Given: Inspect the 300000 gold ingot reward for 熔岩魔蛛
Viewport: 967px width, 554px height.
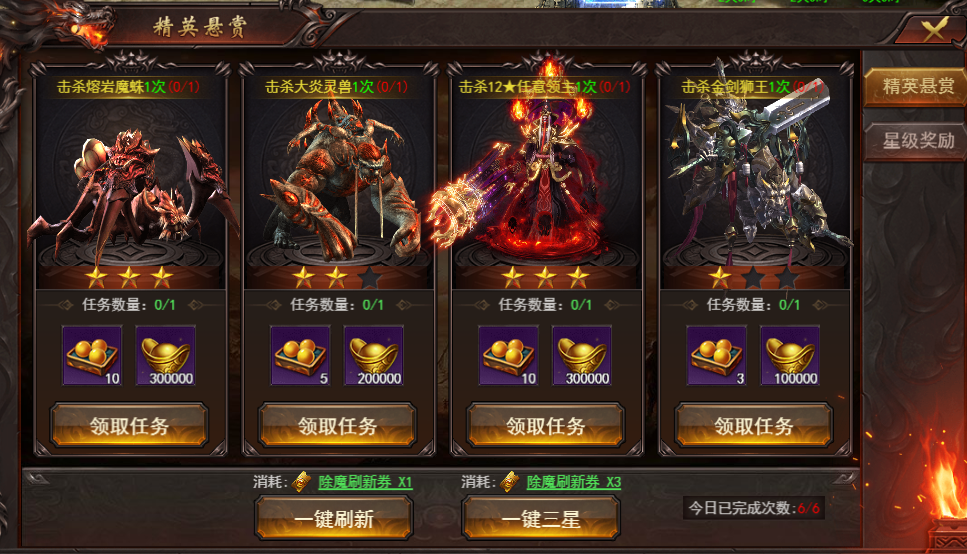Looking at the screenshot, I should [x=166, y=356].
